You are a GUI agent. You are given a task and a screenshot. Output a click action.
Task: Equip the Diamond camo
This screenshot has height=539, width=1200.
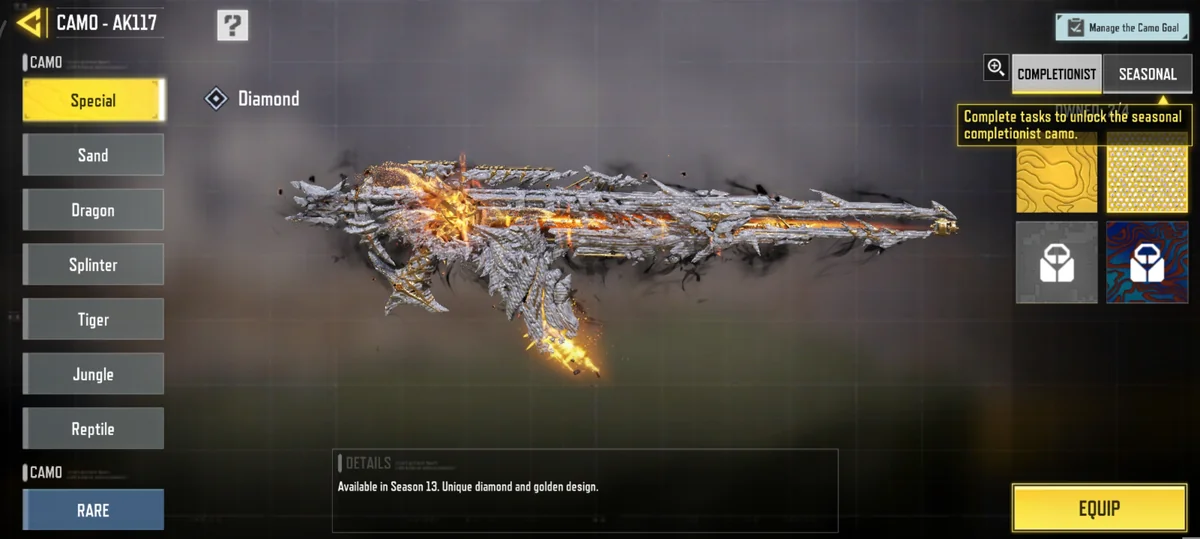(1099, 508)
